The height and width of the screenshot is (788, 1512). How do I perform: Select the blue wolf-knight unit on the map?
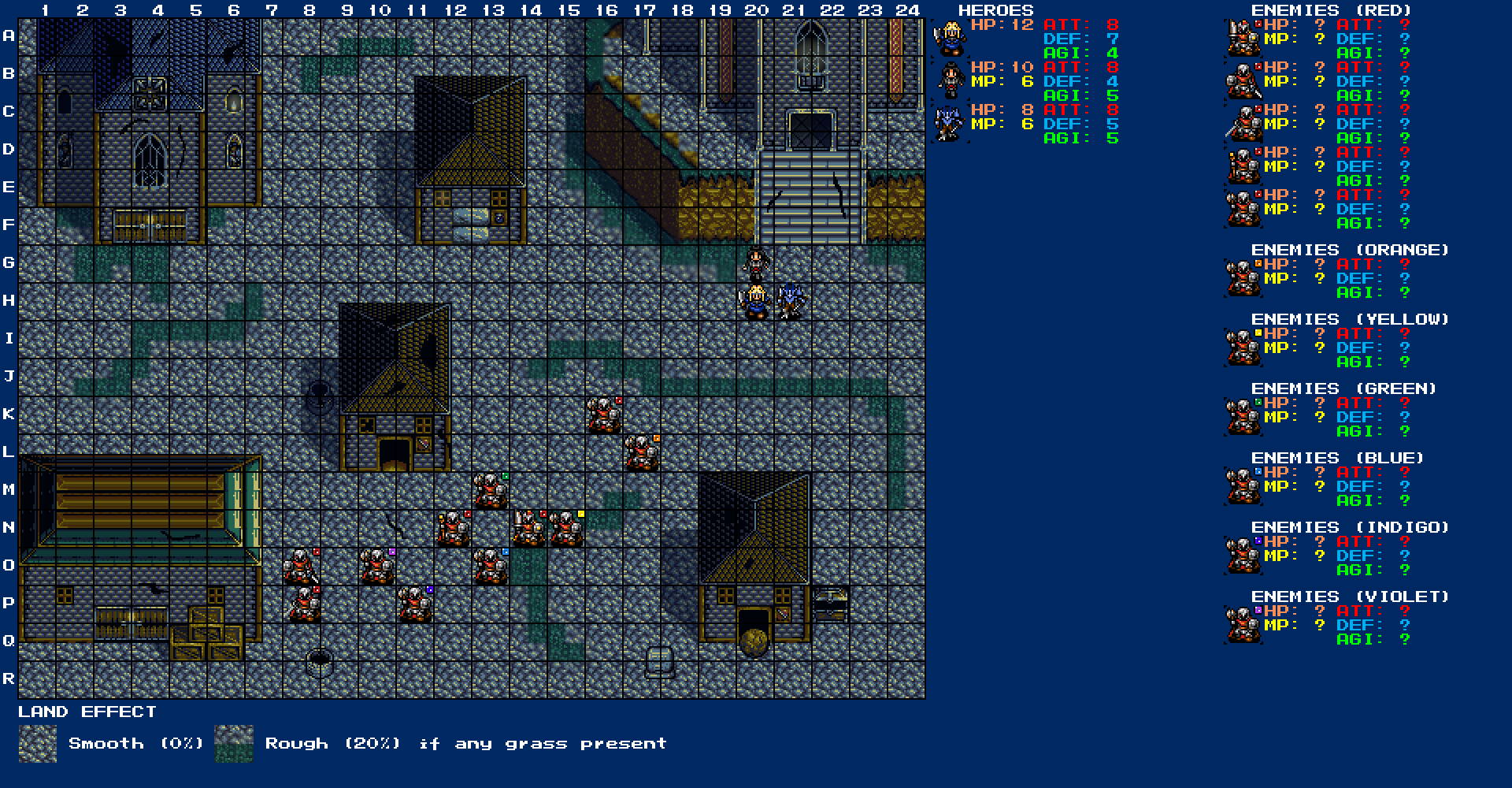tap(792, 302)
